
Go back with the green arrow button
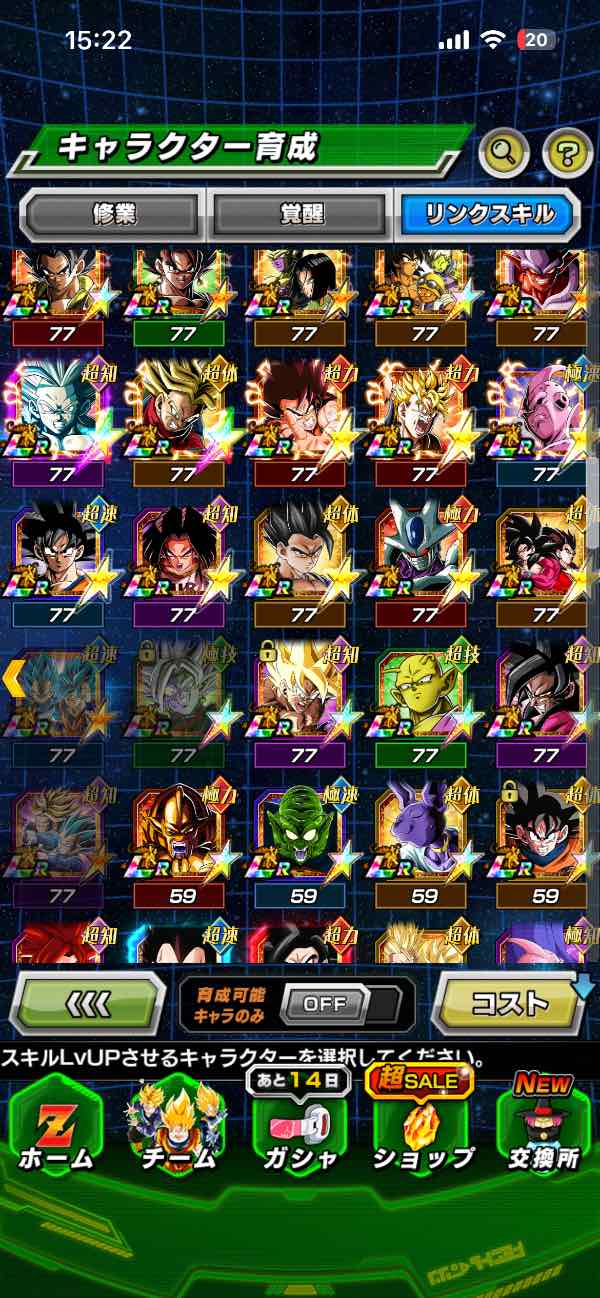88,1002
